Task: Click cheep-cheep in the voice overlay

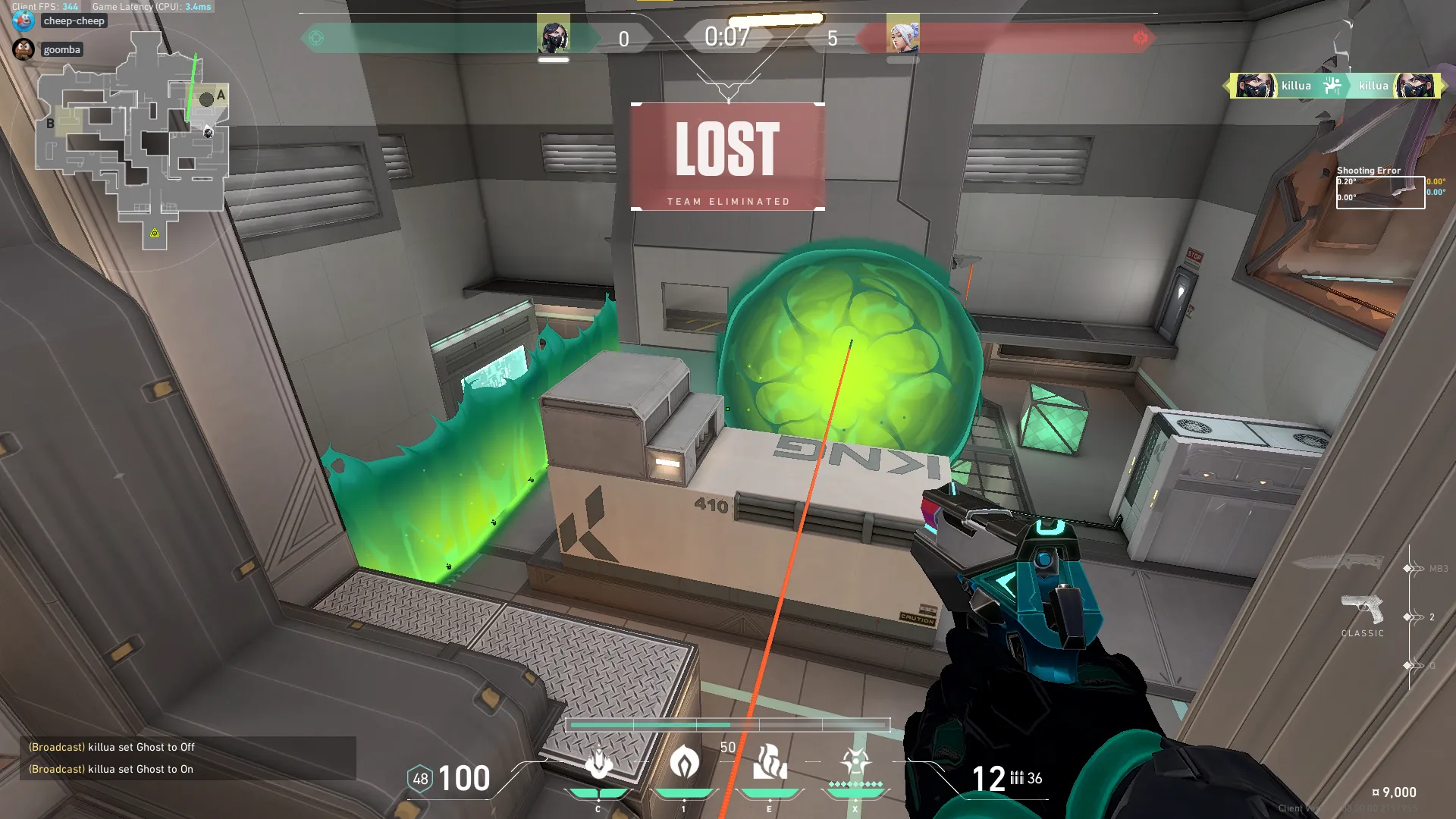Action: (74, 21)
